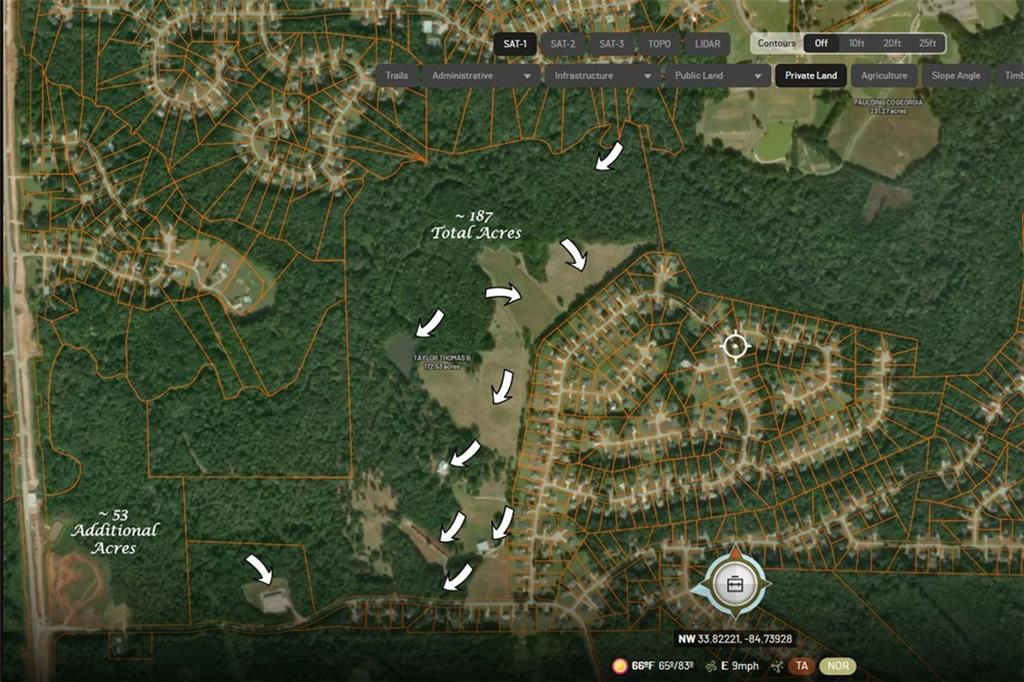1024x682 pixels.
Task: Click the white crosshair map marker
Action: (736, 346)
